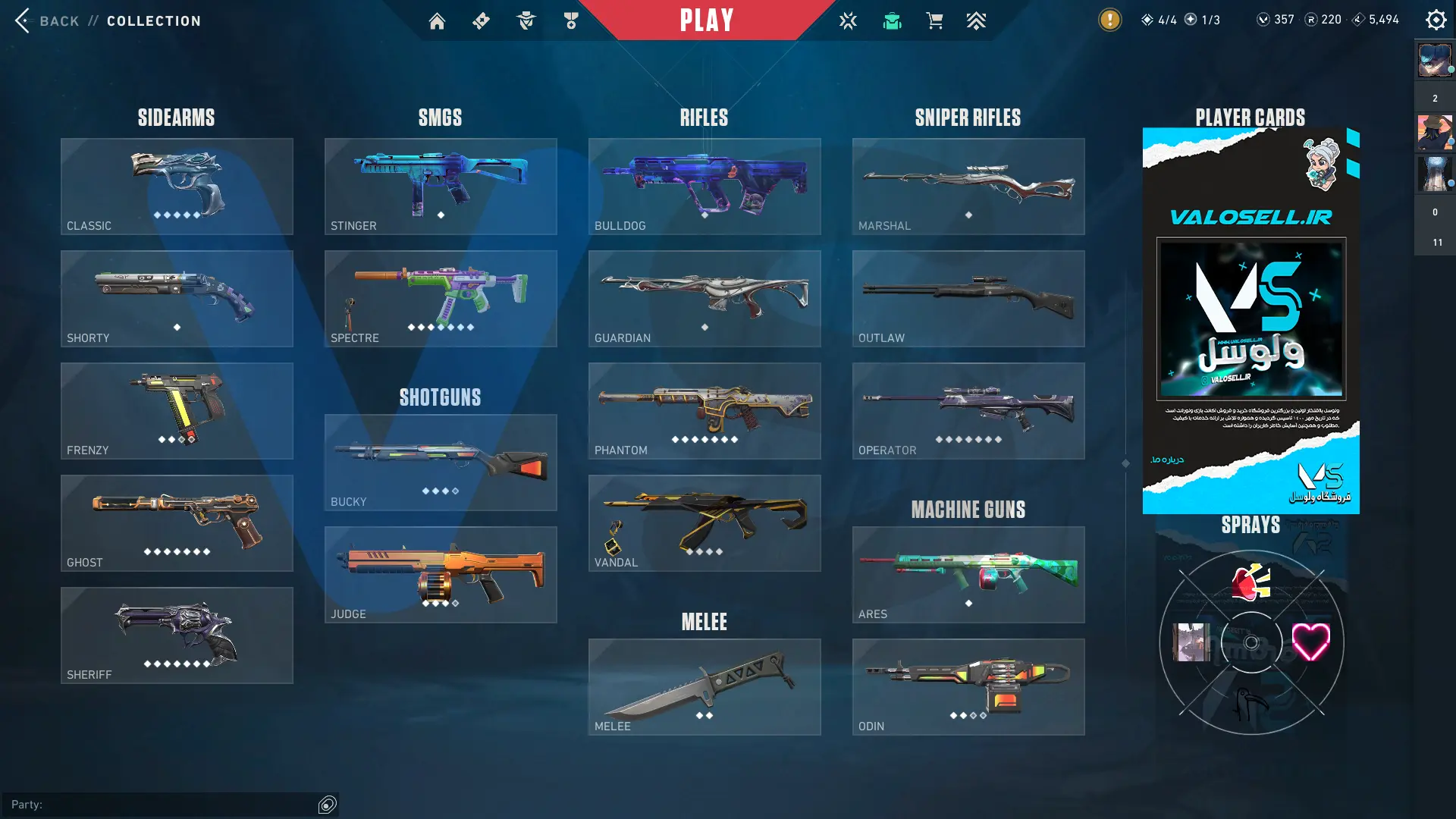1456x819 pixels.
Task: Open the Melee knife slot
Action: coord(704,687)
